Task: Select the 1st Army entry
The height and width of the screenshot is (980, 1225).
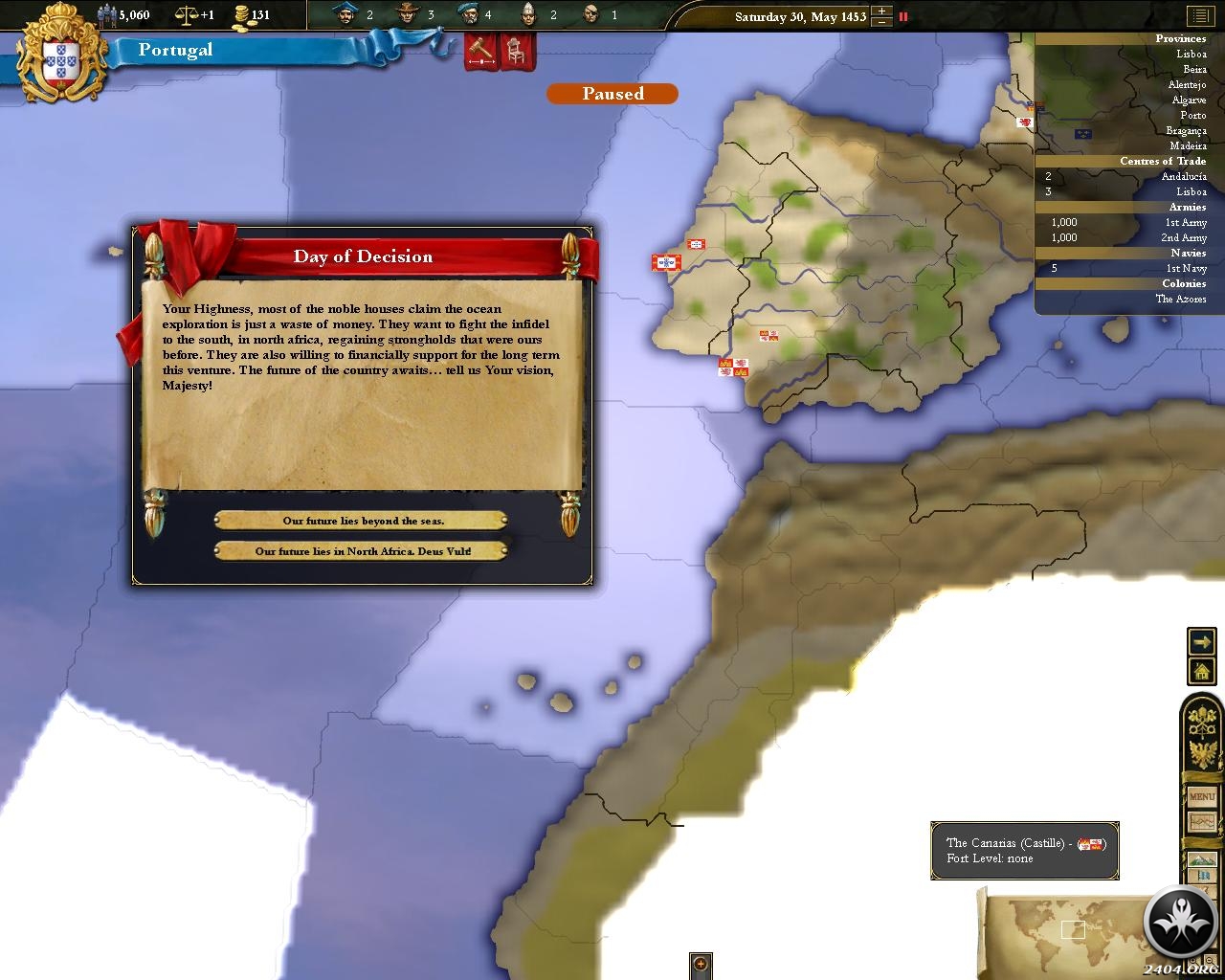Action: tap(1185, 223)
